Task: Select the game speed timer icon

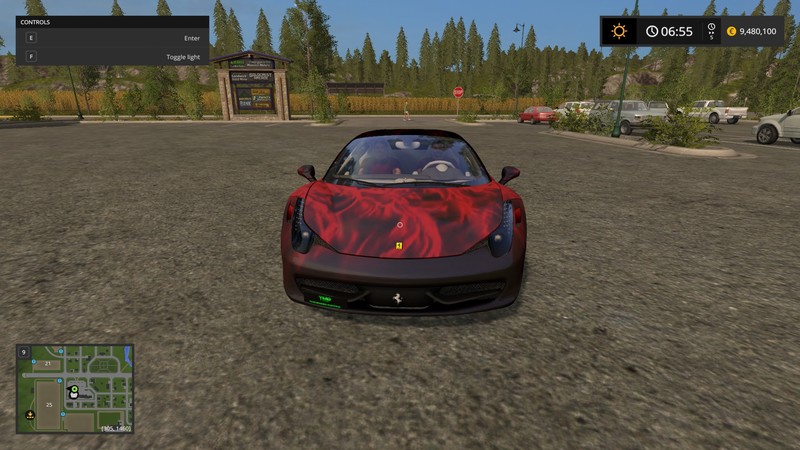Action: pyautogui.click(x=711, y=29)
